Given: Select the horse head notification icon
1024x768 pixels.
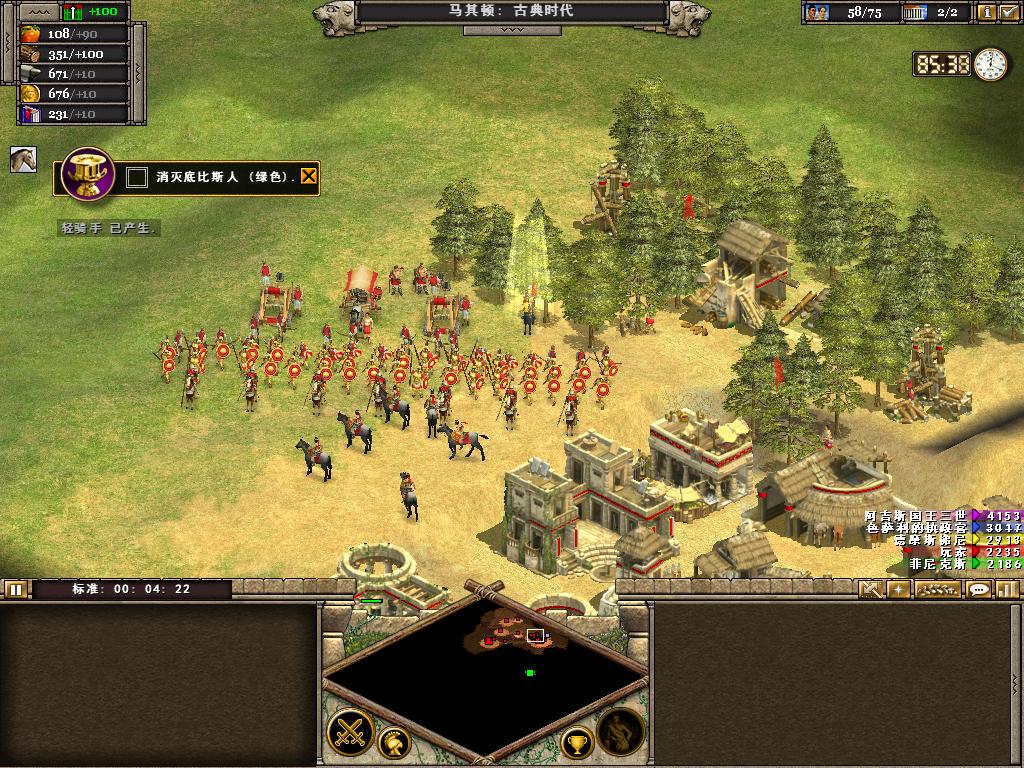Looking at the screenshot, I should [23, 160].
